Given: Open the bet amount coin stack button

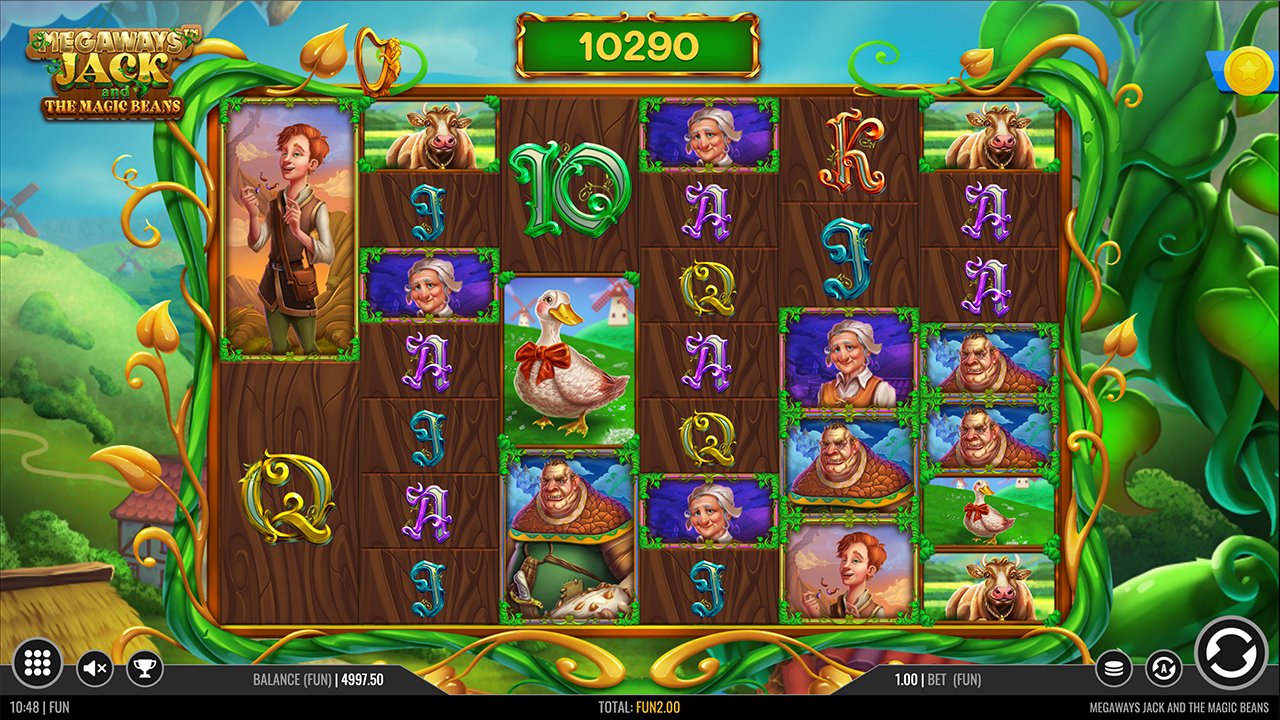Looking at the screenshot, I should click(x=1114, y=667).
